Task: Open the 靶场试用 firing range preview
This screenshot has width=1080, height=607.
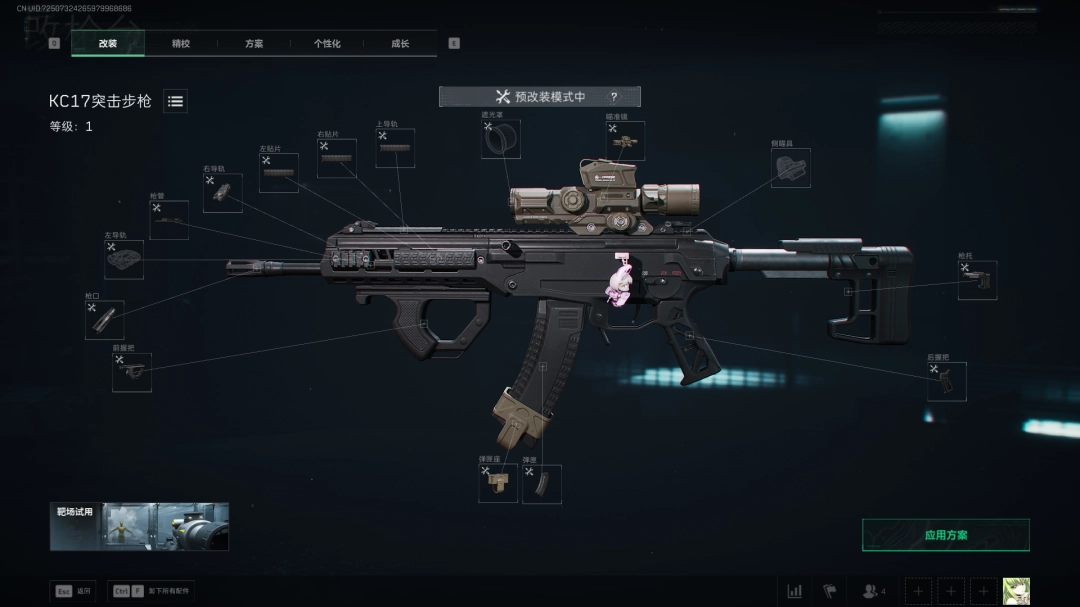Action: click(x=139, y=526)
